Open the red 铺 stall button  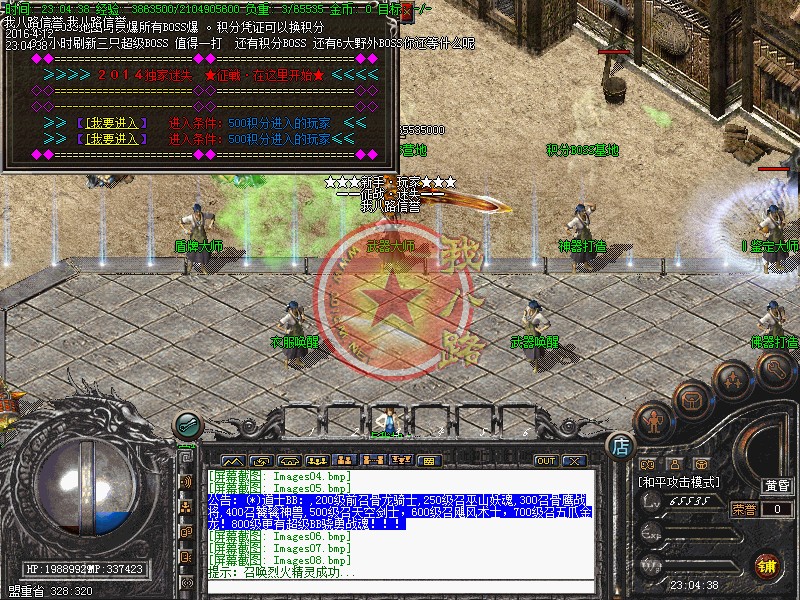[x=767, y=564]
